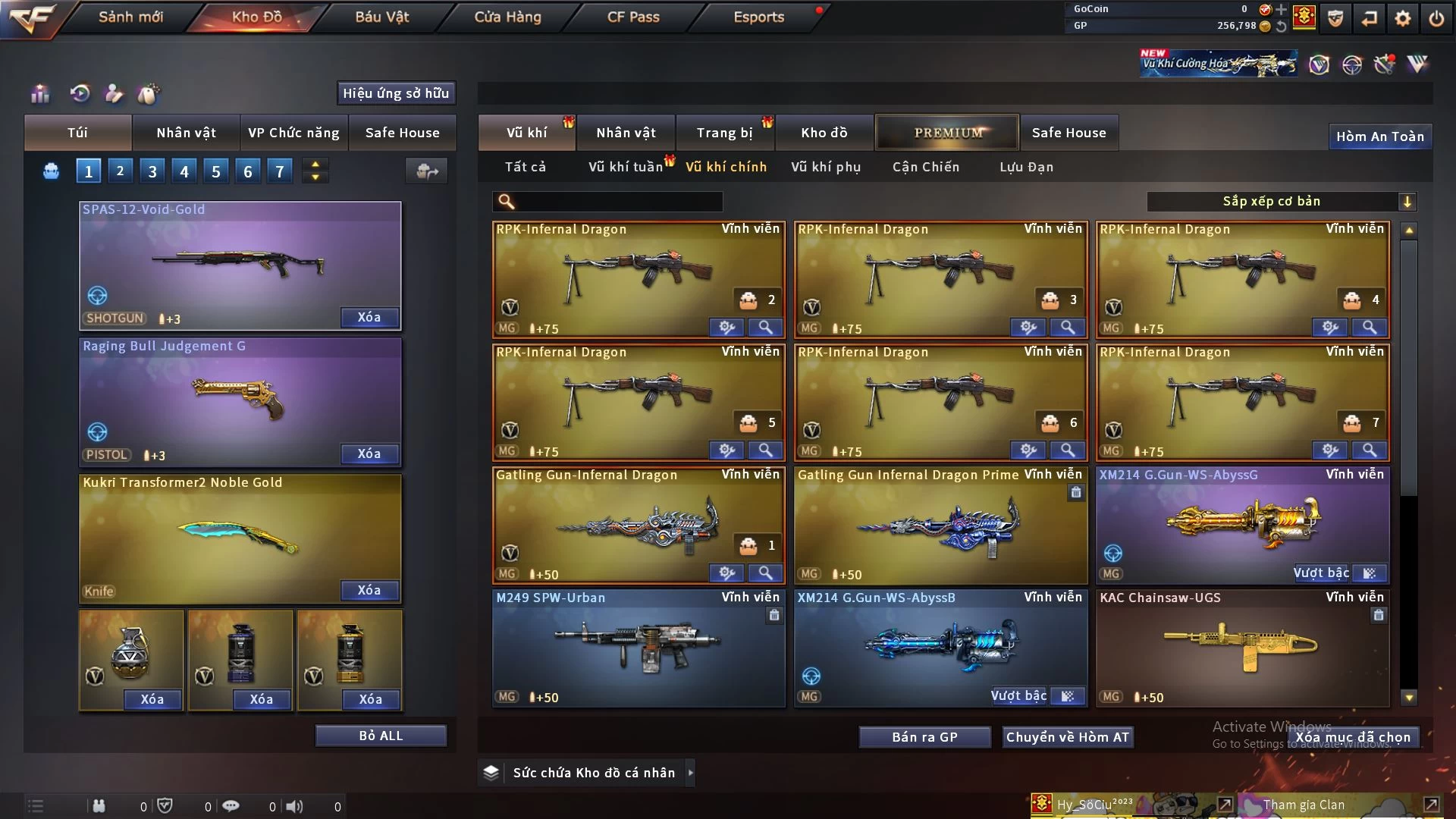Open the Sảnh mới lobby menu
1456x819 pixels.
click(x=130, y=17)
